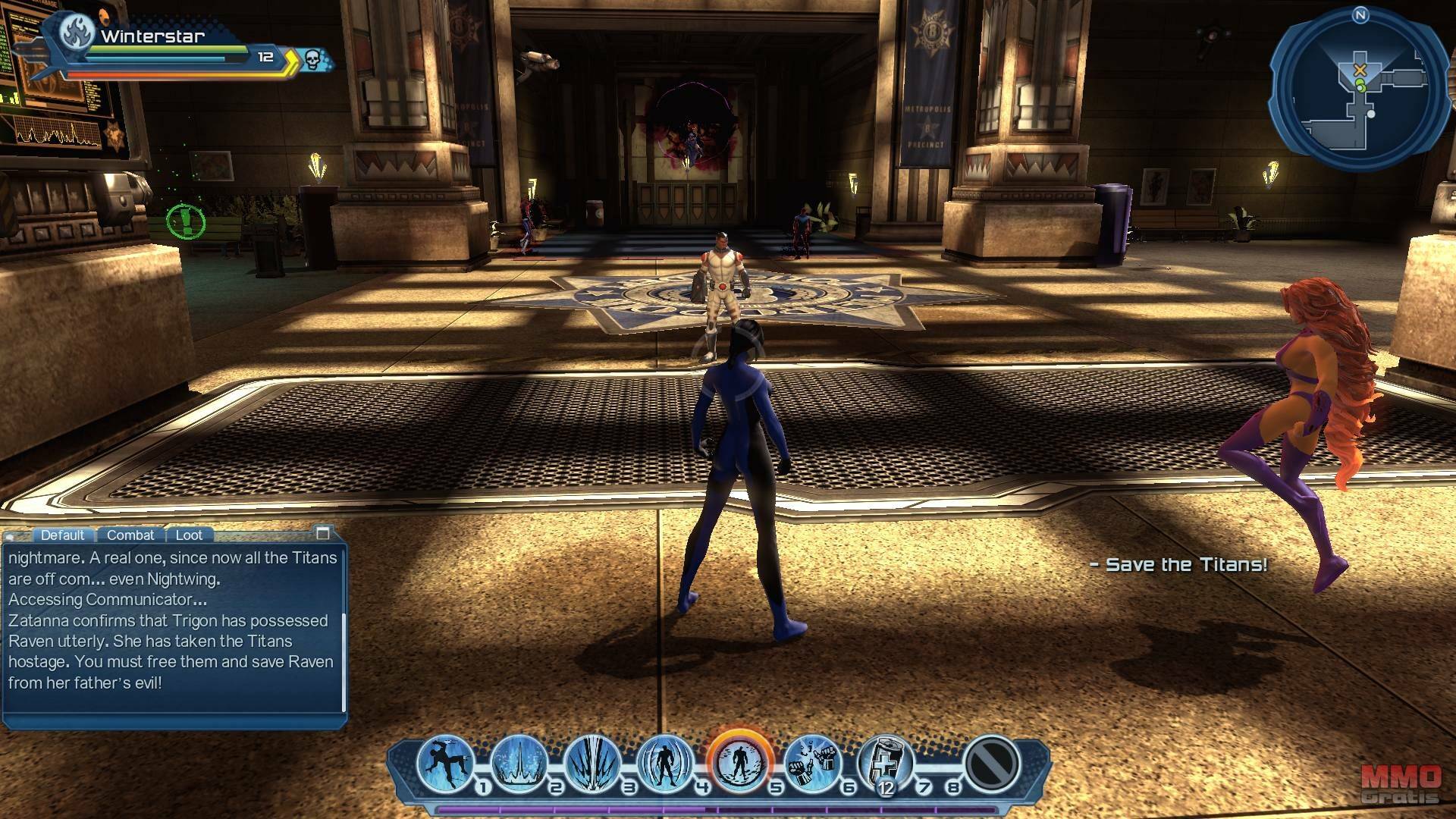Use the frozen fists ability
This screenshot has height=819, width=1456.
[x=812, y=761]
